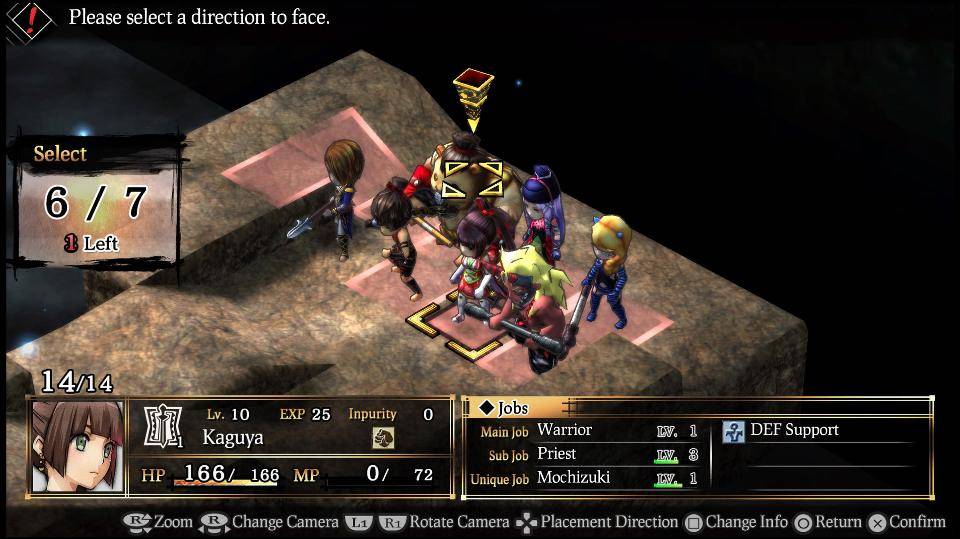
Task: Click the Impurity status icon
Action: 383,437
